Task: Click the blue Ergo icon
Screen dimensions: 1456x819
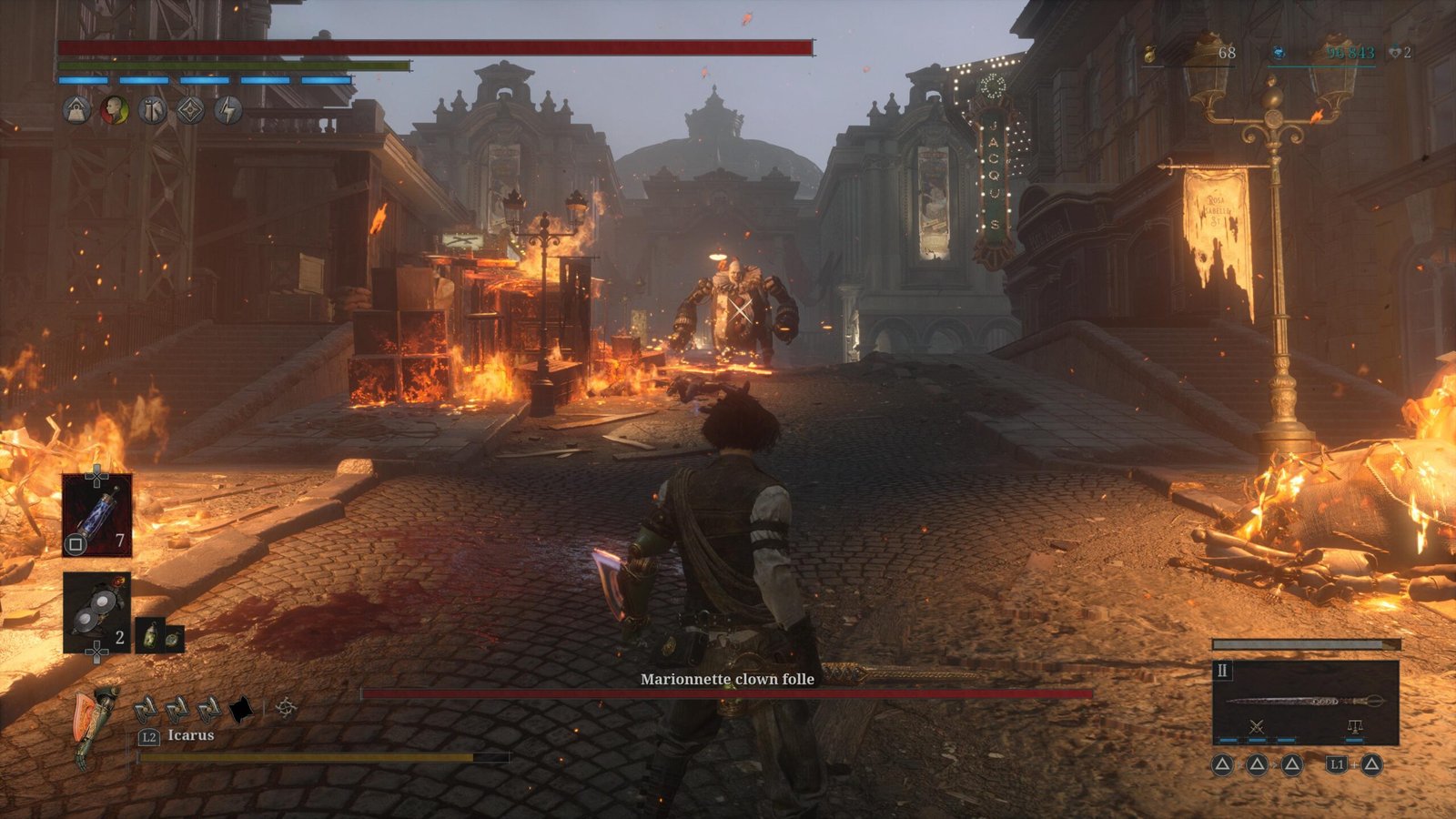Action: click(1279, 54)
